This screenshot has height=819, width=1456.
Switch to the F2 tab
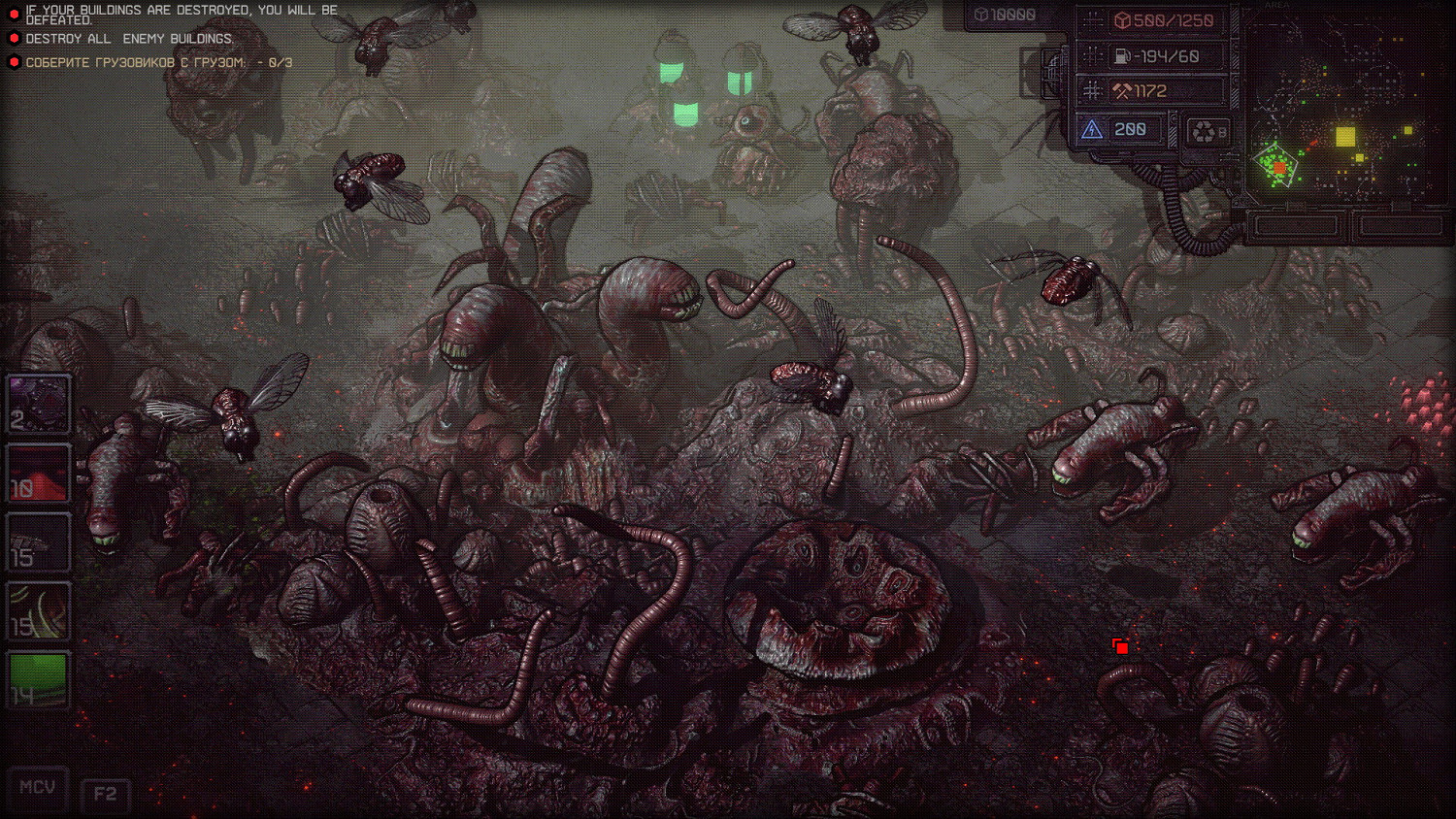[106, 793]
